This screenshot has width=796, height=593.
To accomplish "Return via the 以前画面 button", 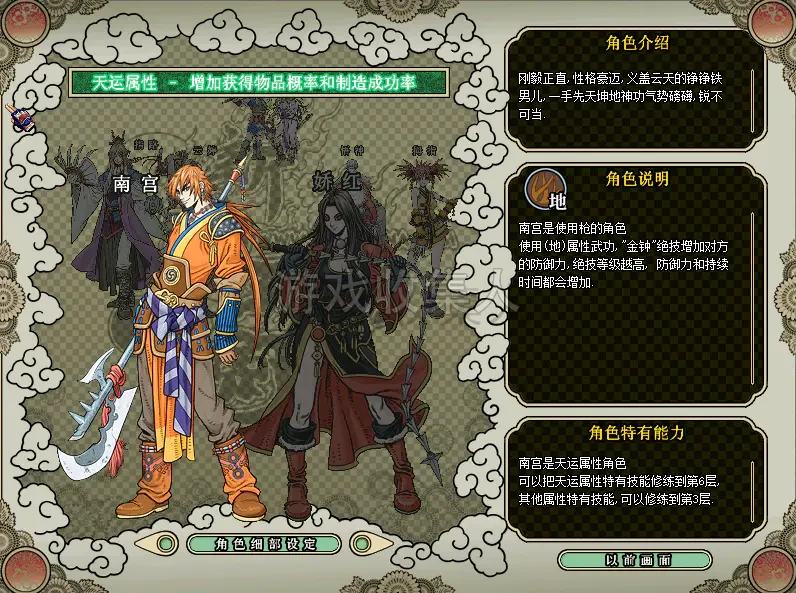I will (x=638, y=560).
